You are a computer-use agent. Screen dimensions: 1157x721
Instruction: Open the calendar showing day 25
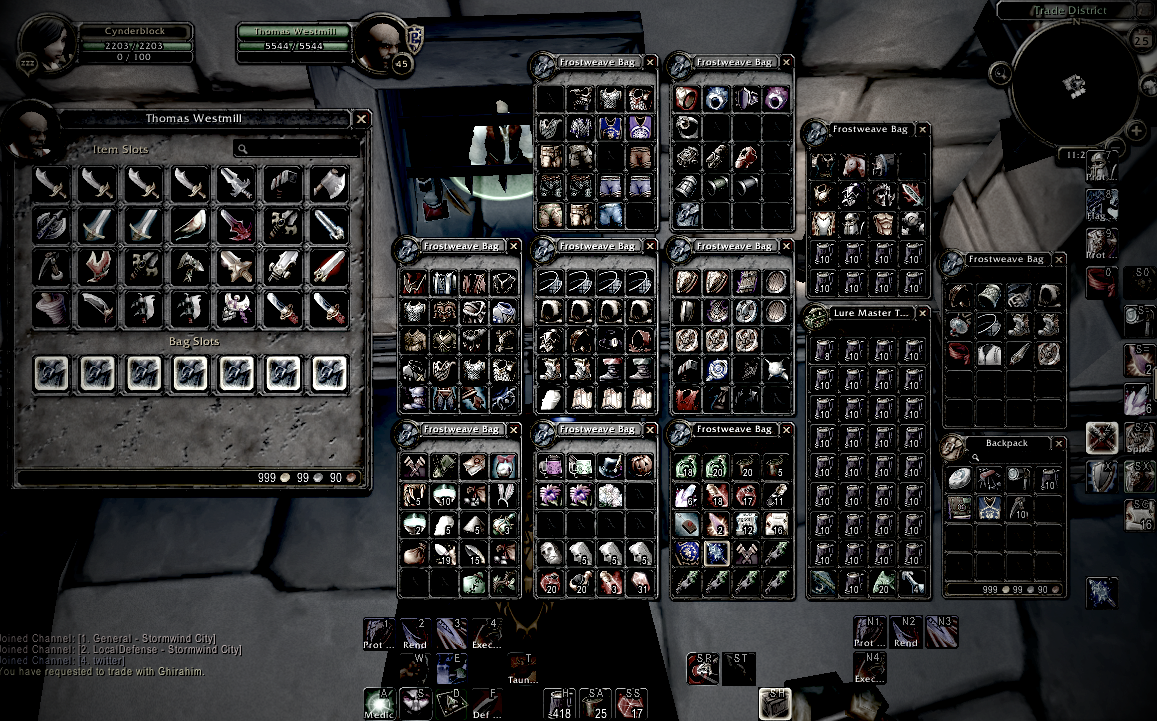(1141, 41)
